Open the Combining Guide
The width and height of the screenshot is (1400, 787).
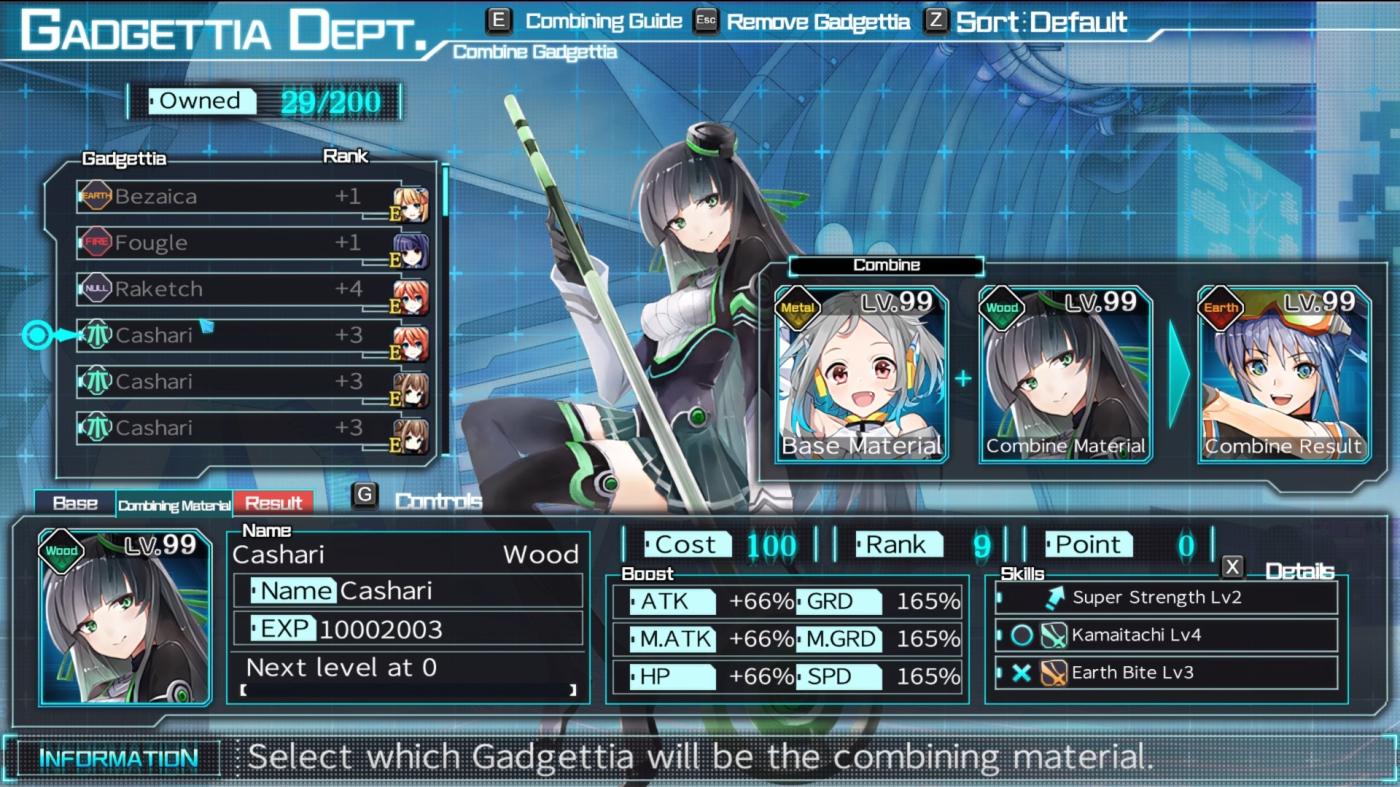click(603, 21)
